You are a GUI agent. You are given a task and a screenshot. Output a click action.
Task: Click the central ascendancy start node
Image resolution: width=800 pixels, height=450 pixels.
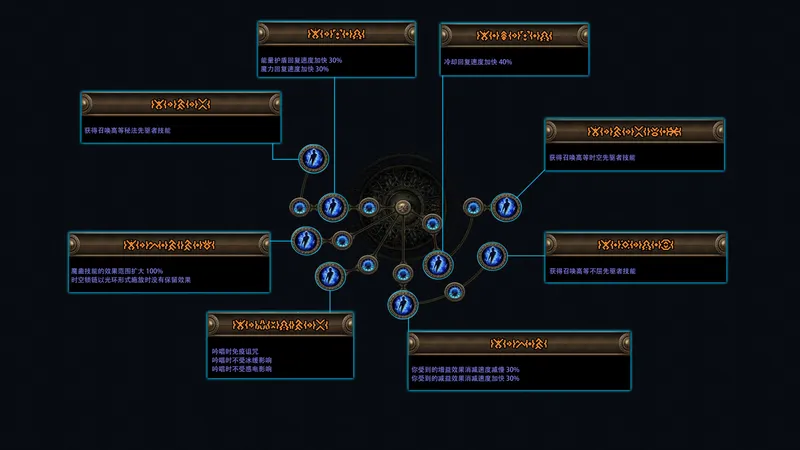pyautogui.click(x=403, y=207)
